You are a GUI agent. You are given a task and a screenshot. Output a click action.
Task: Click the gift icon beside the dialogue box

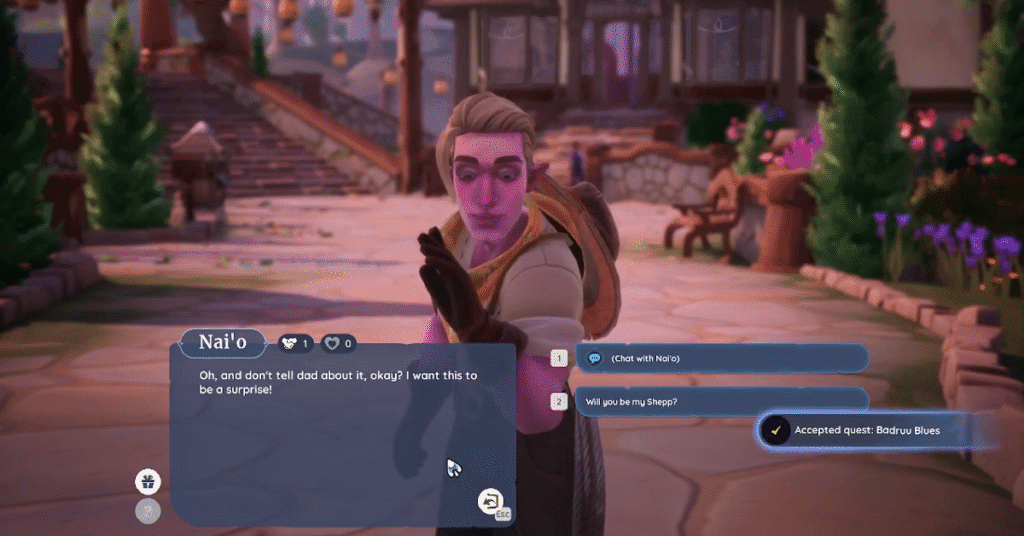pyautogui.click(x=148, y=482)
